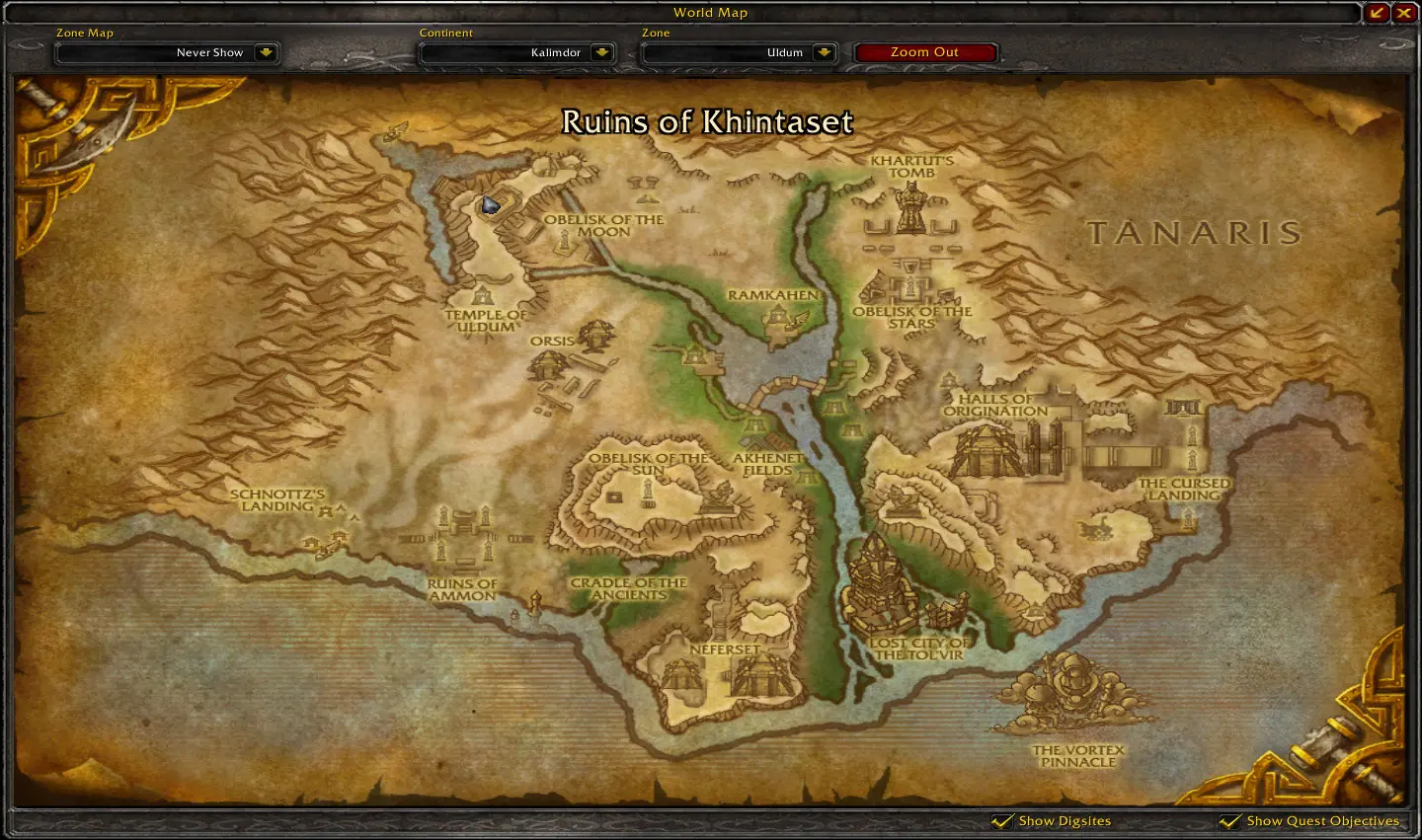Select the player arrow marker on the map
This screenshot has height=840, width=1422.
(x=490, y=204)
